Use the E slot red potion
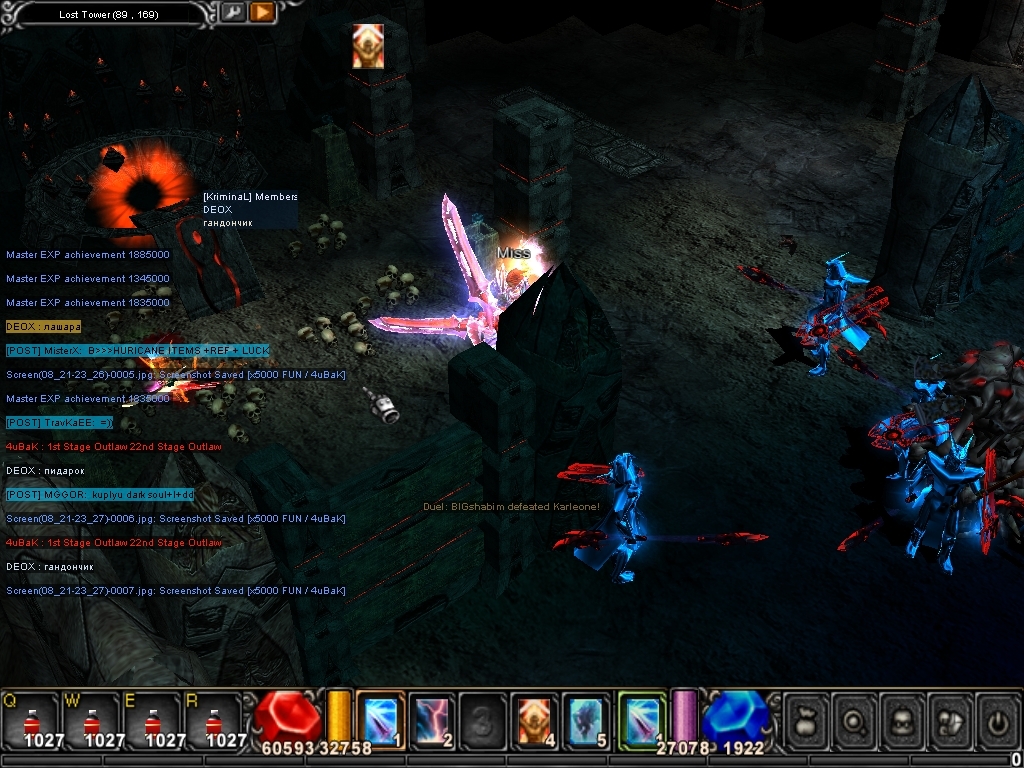 pos(152,720)
